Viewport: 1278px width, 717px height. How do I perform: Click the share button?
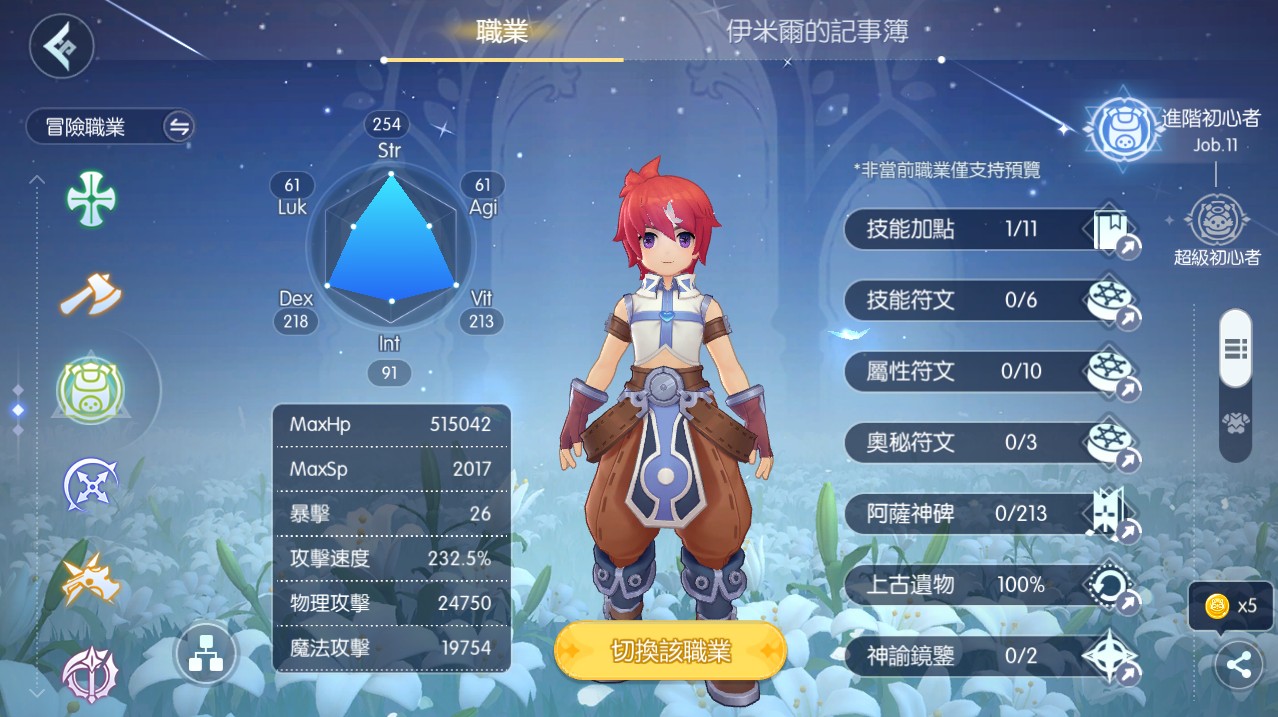[x=1238, y=666]
